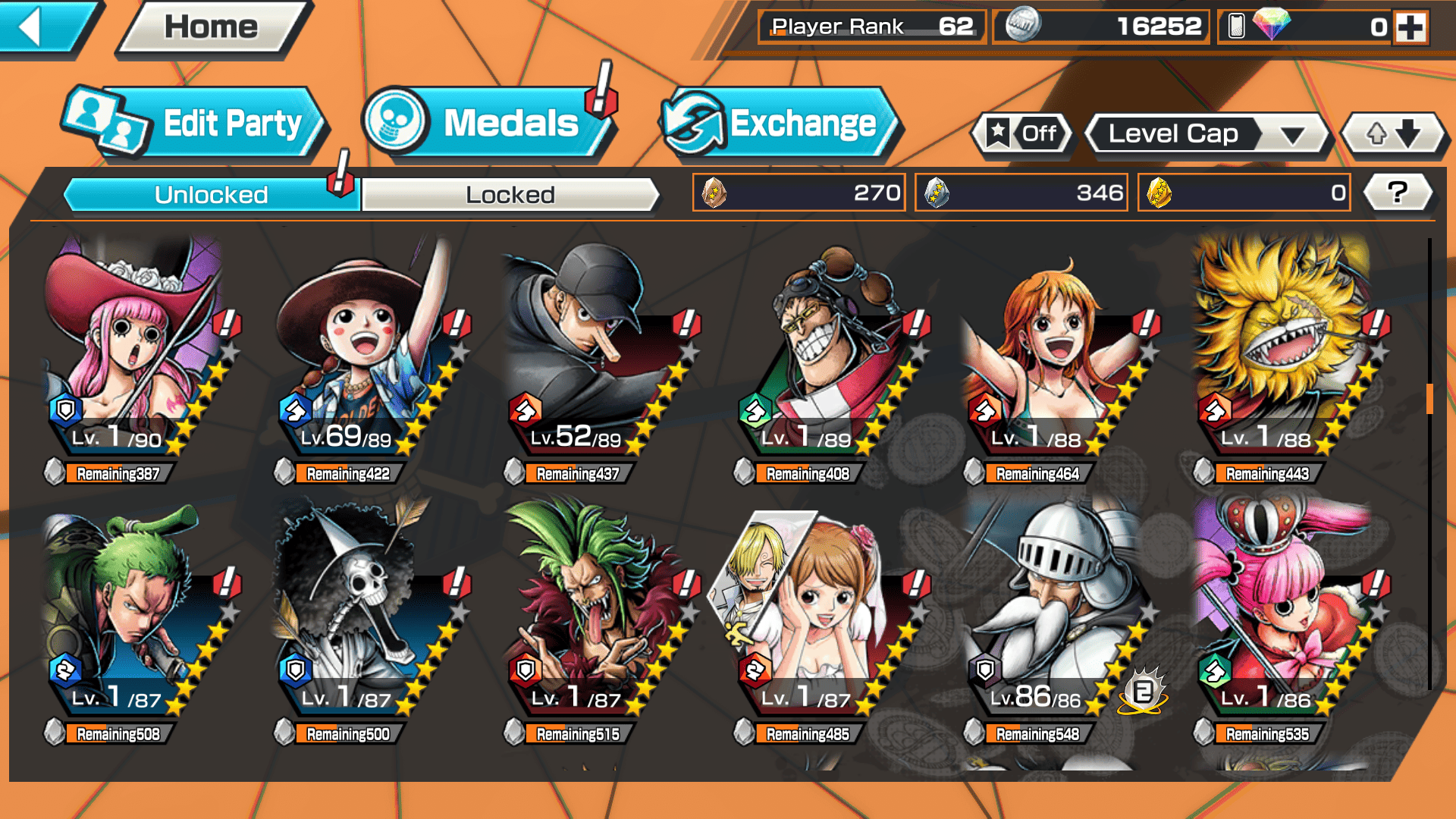Screen dimensions: 1456x819
Task: Toggle the favorite star filter Off button
Action: pos(1021,134)
